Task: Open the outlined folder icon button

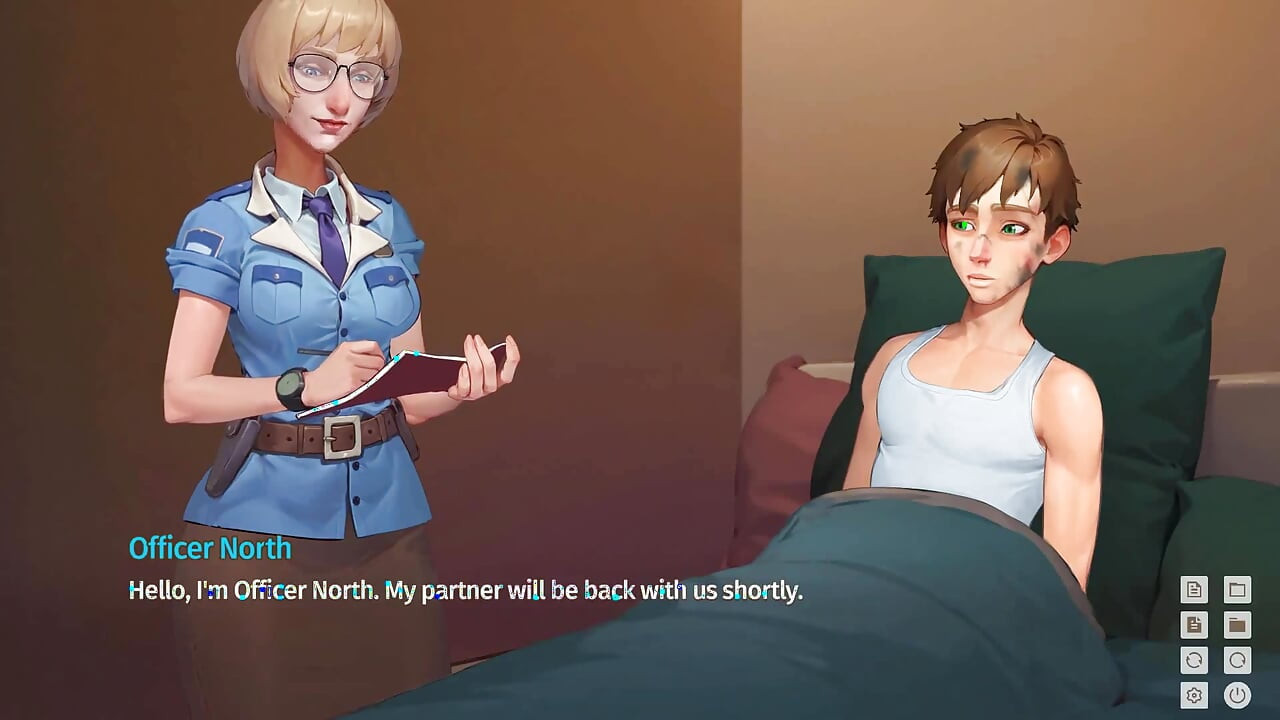Action: (1237, 590)
